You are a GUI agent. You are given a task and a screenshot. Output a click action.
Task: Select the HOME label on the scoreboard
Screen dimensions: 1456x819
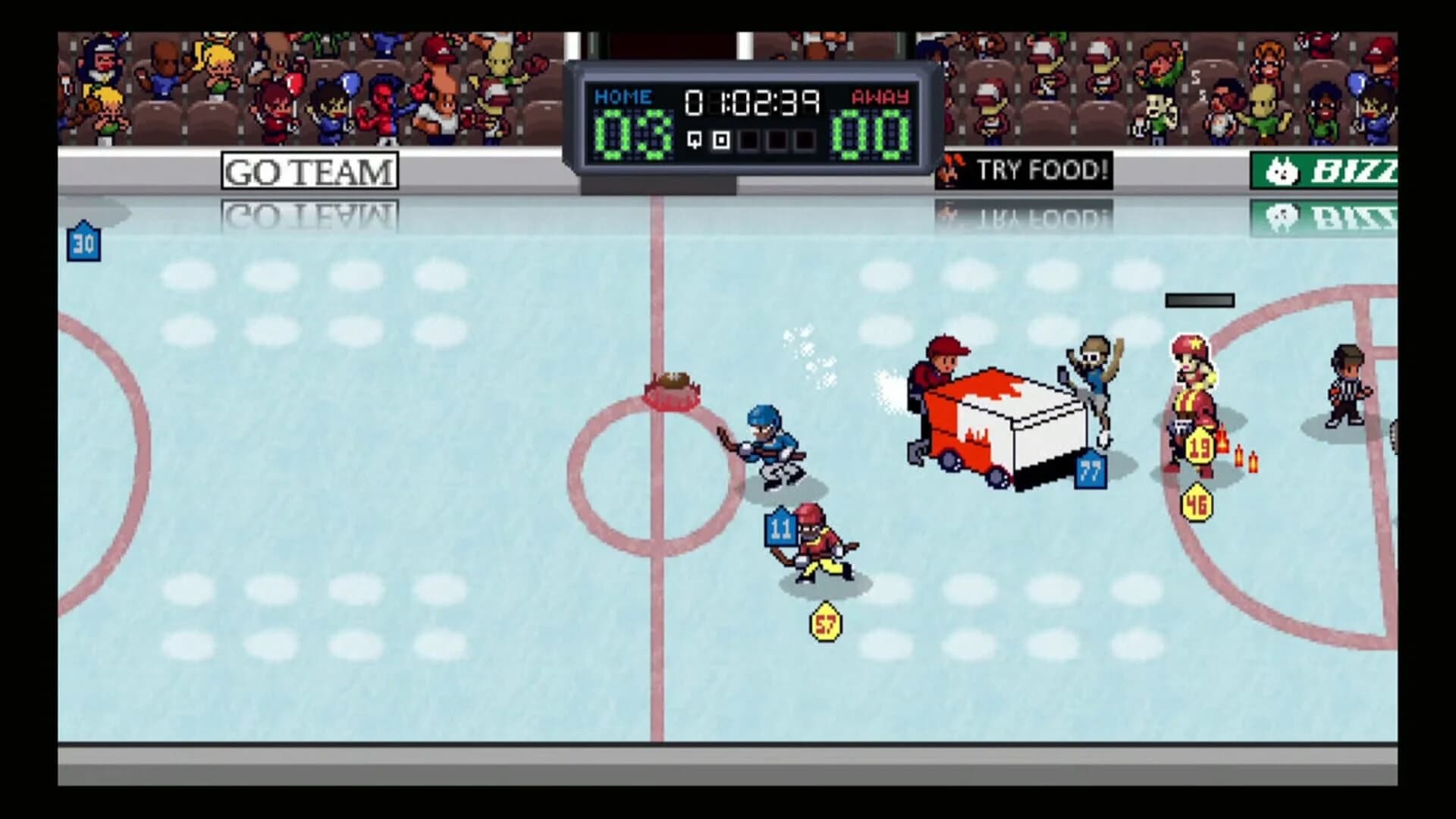pyautogui.click(x=622, y=96)
